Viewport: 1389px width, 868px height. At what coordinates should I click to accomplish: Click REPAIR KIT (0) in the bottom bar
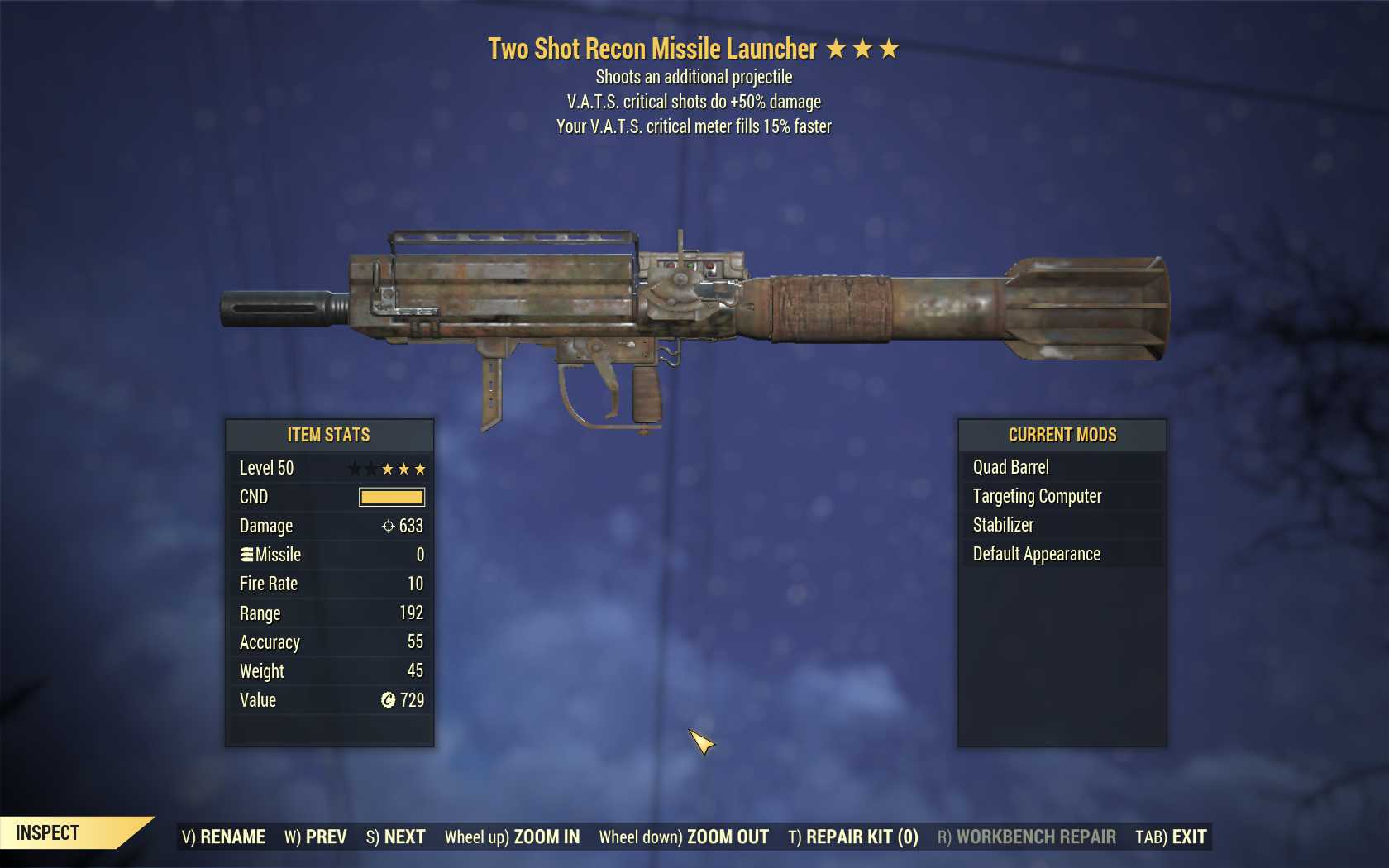pyautogui.click(x=854, y=836)
